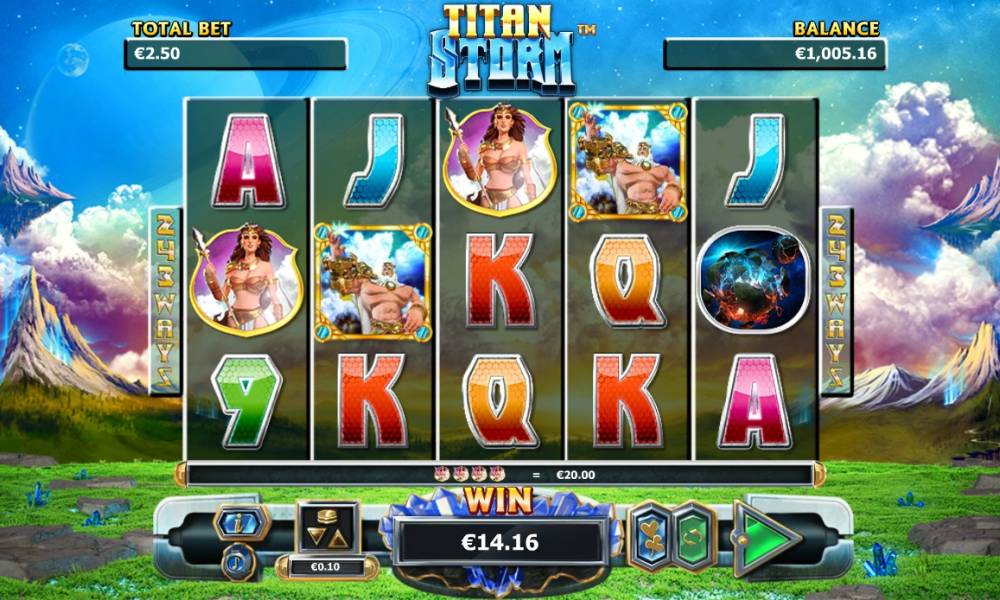
Task: Open the gamble feature with card suits
Action: (652, 537)
